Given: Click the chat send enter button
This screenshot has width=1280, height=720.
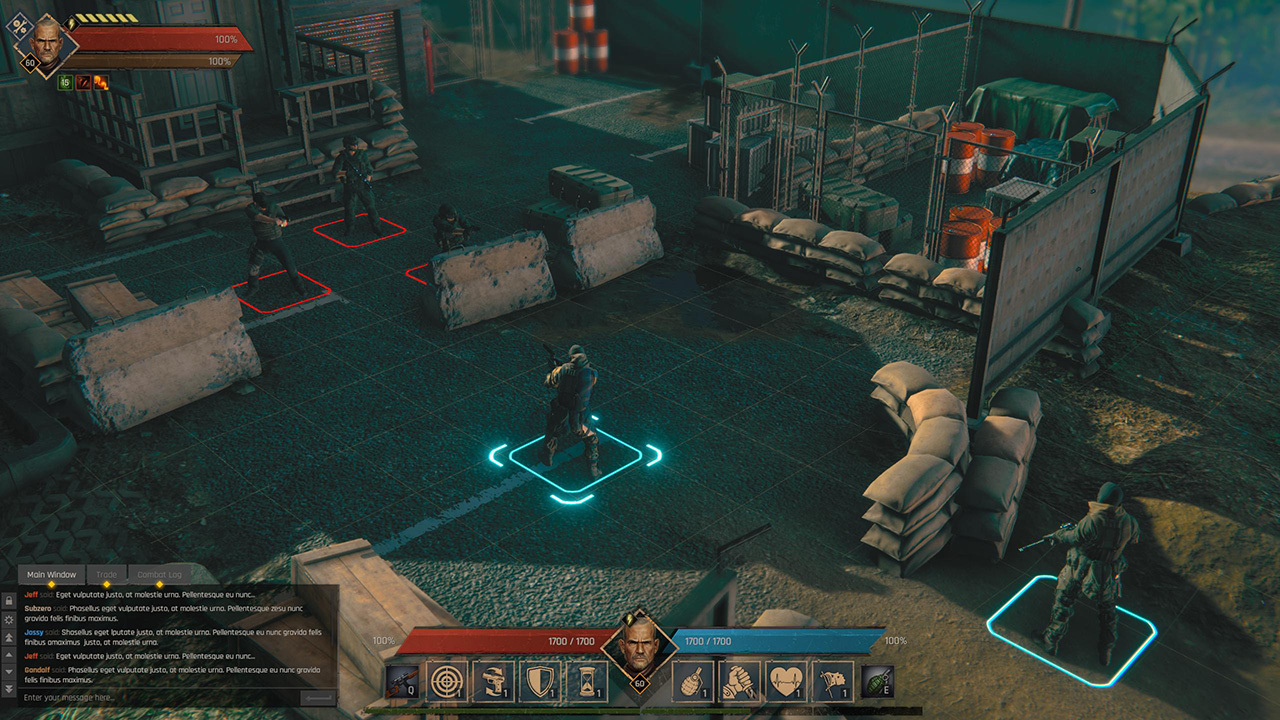Looking at the screenshot, I should pyautogui.click(x=319, y=697).
